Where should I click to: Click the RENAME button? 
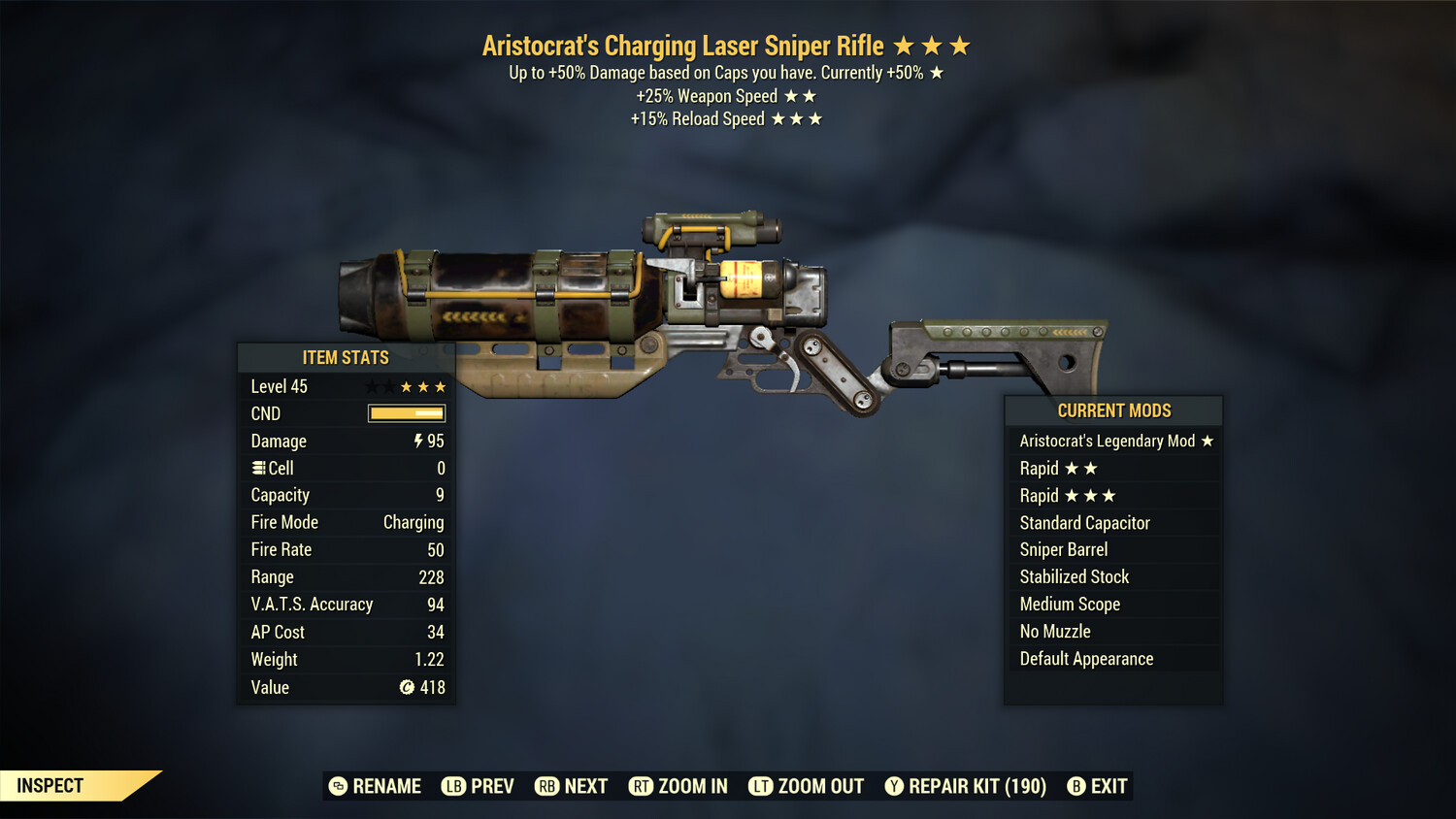point(387,786)
